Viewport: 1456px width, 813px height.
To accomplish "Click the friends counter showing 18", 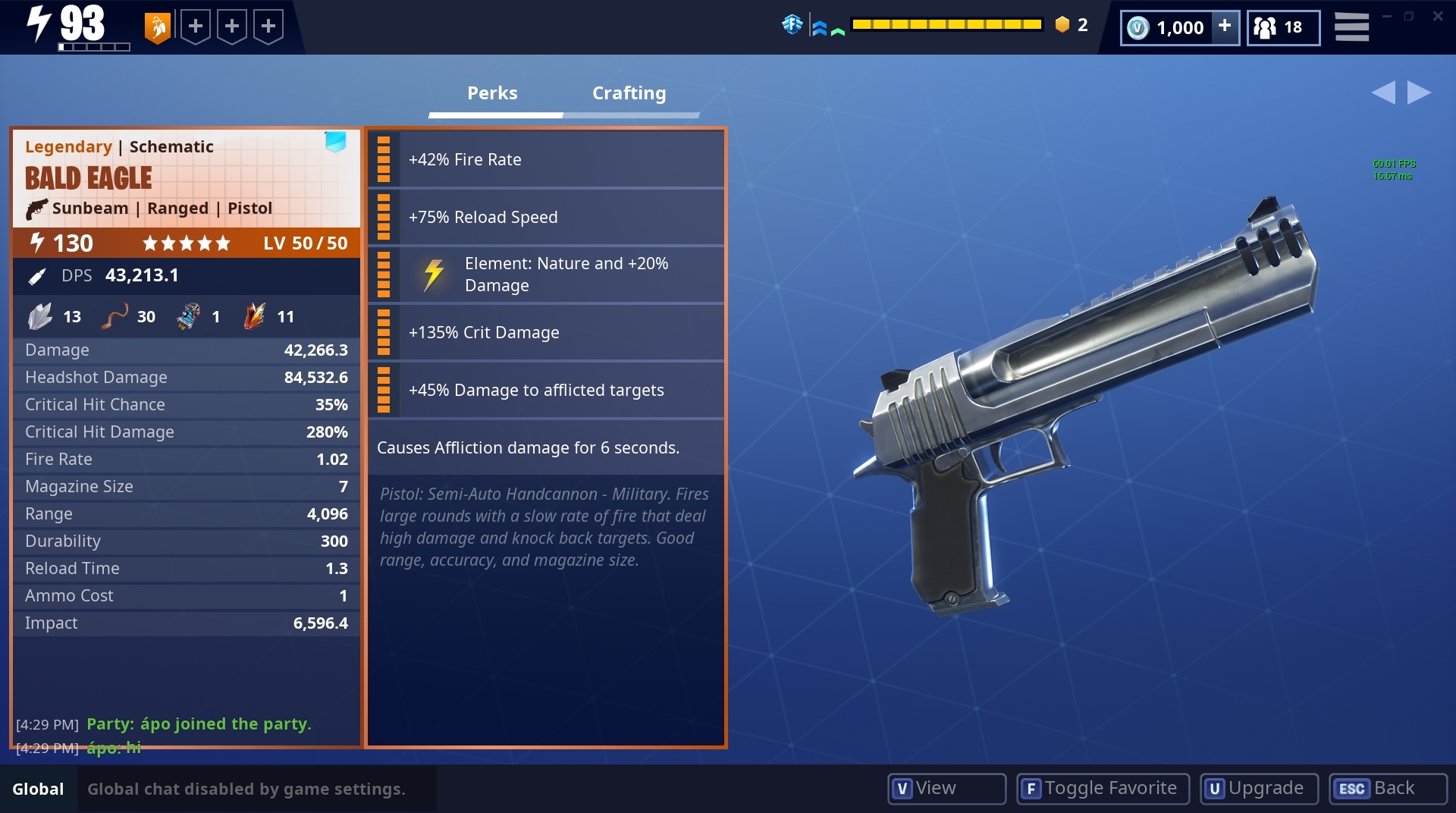I will [x=1282, y=27].
